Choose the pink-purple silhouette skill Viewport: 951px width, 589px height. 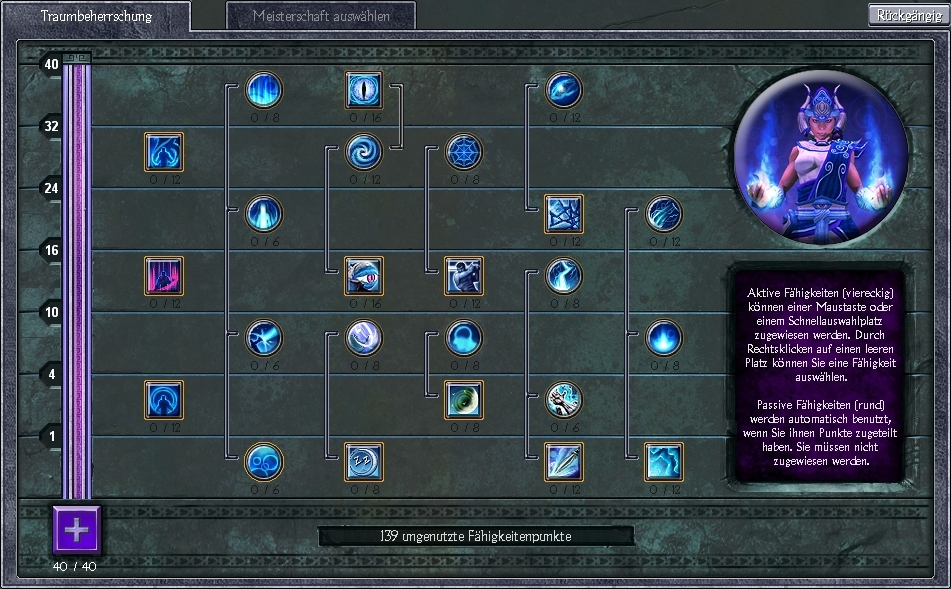pyautogui.click(x=164, y=276)
